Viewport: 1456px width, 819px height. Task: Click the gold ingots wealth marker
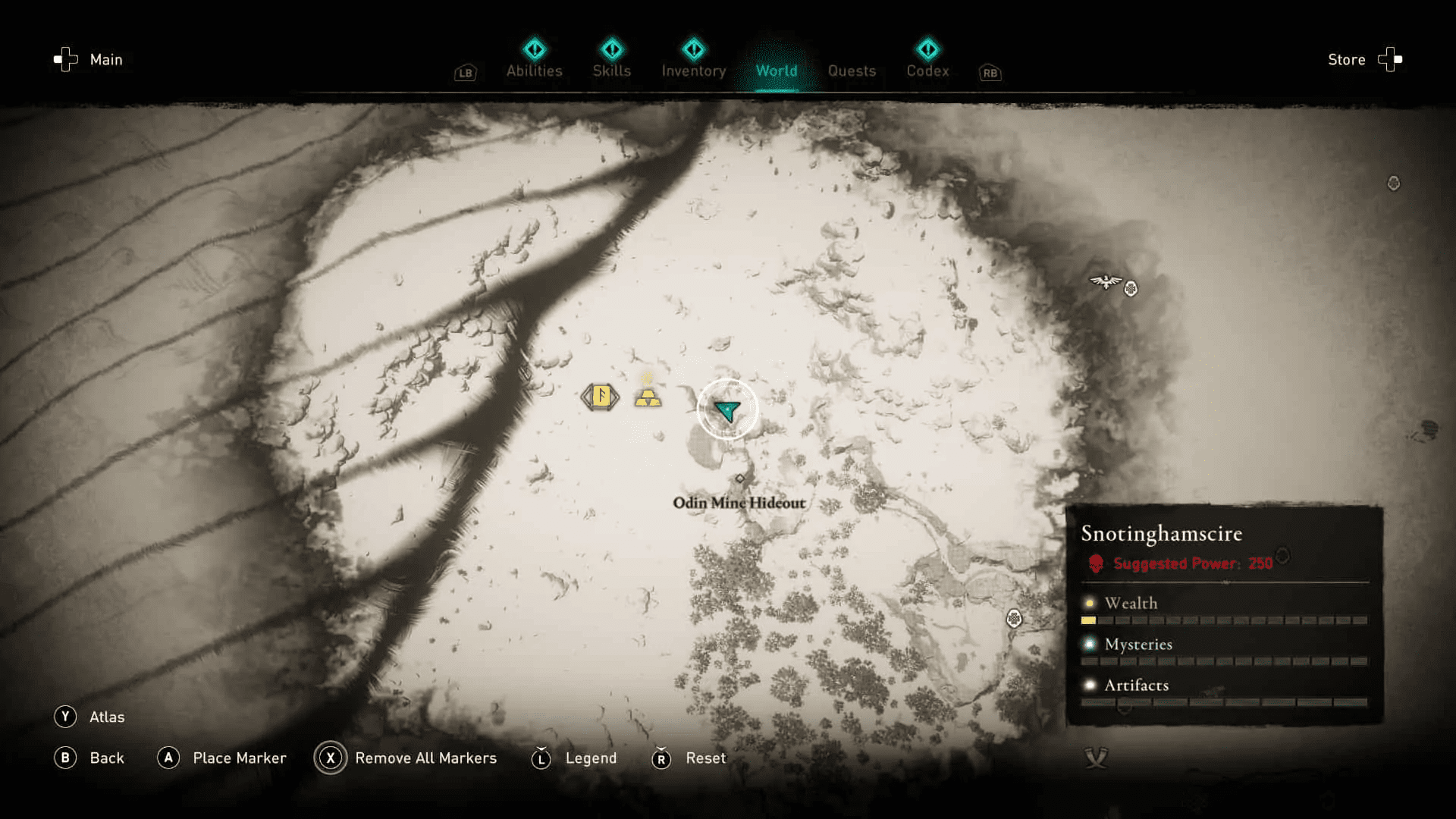(x=648, y=399)
